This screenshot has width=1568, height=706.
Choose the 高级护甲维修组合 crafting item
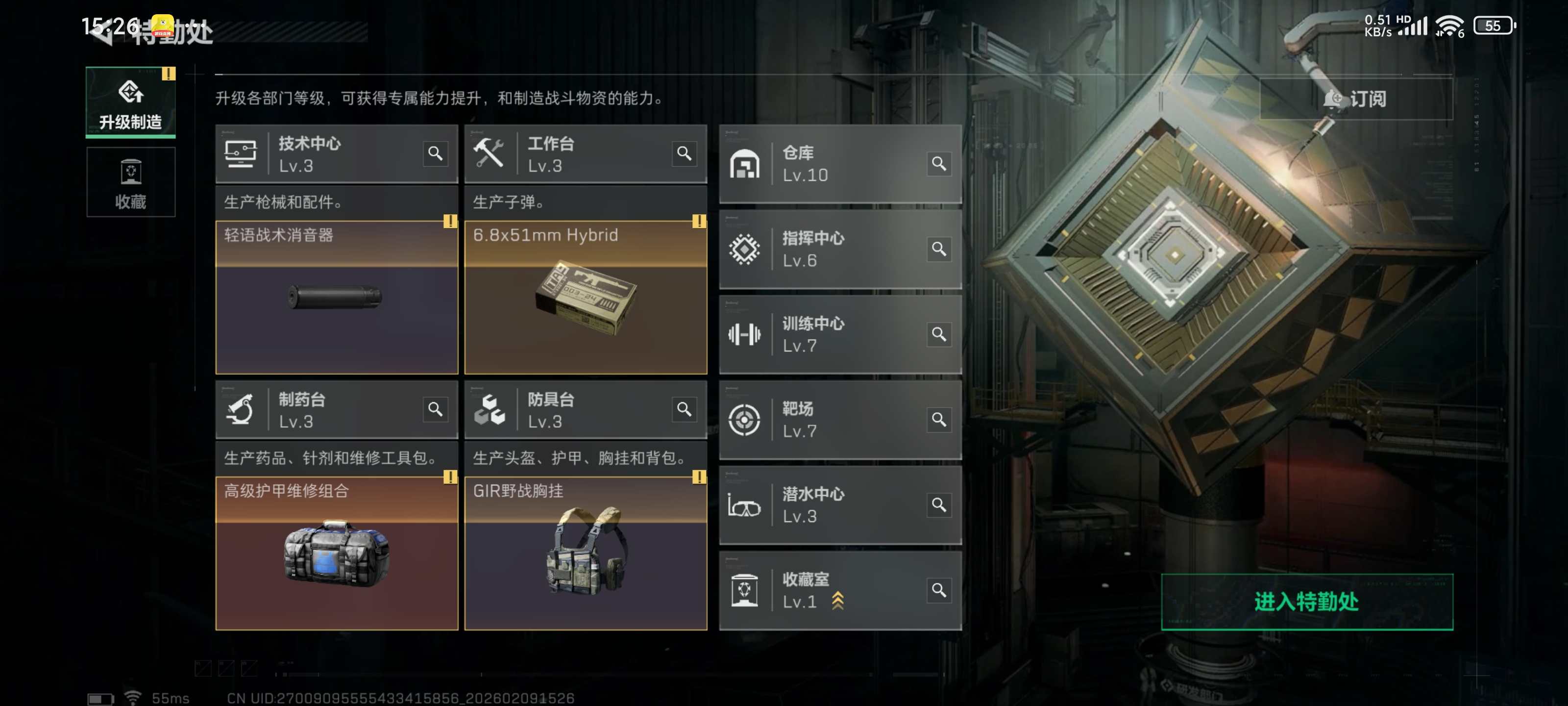tap(337, 553)
